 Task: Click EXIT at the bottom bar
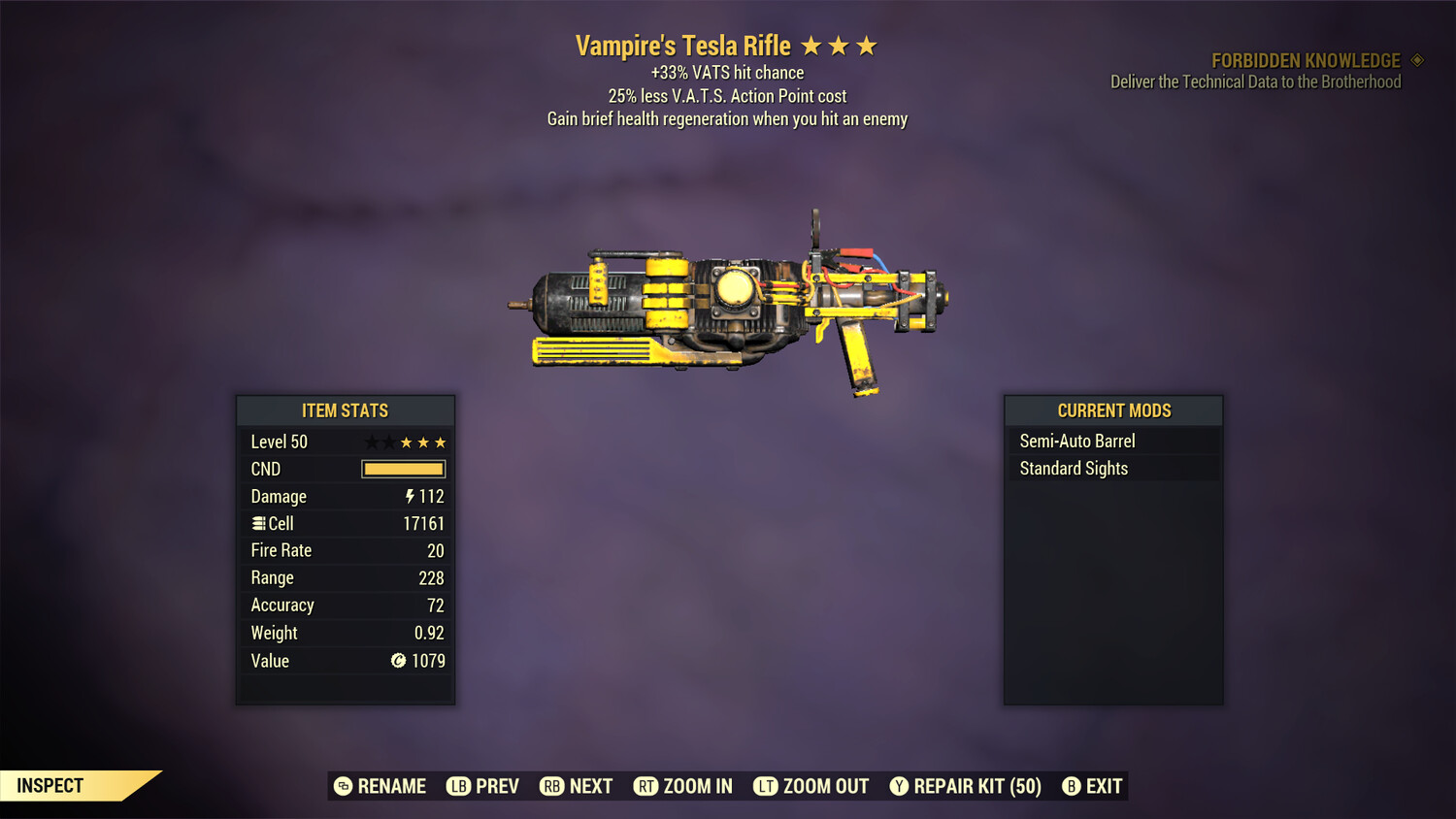pos(1107,786)
